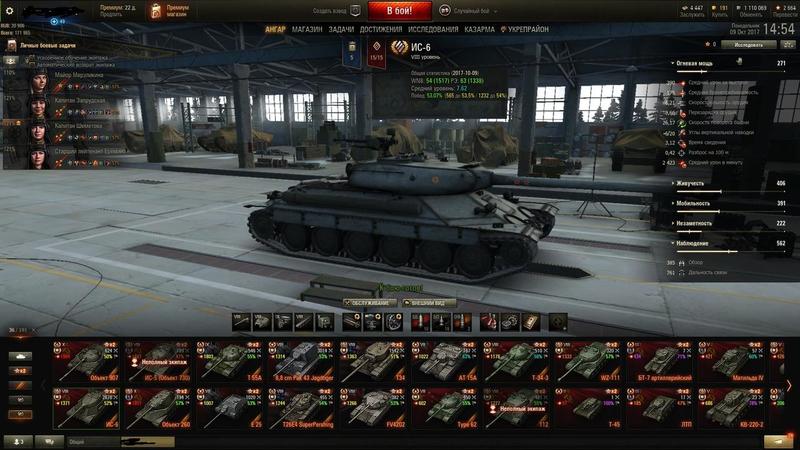
Task: Open the ВНЕШНИЙ ВИД customization button
Action: coord(430,302)
